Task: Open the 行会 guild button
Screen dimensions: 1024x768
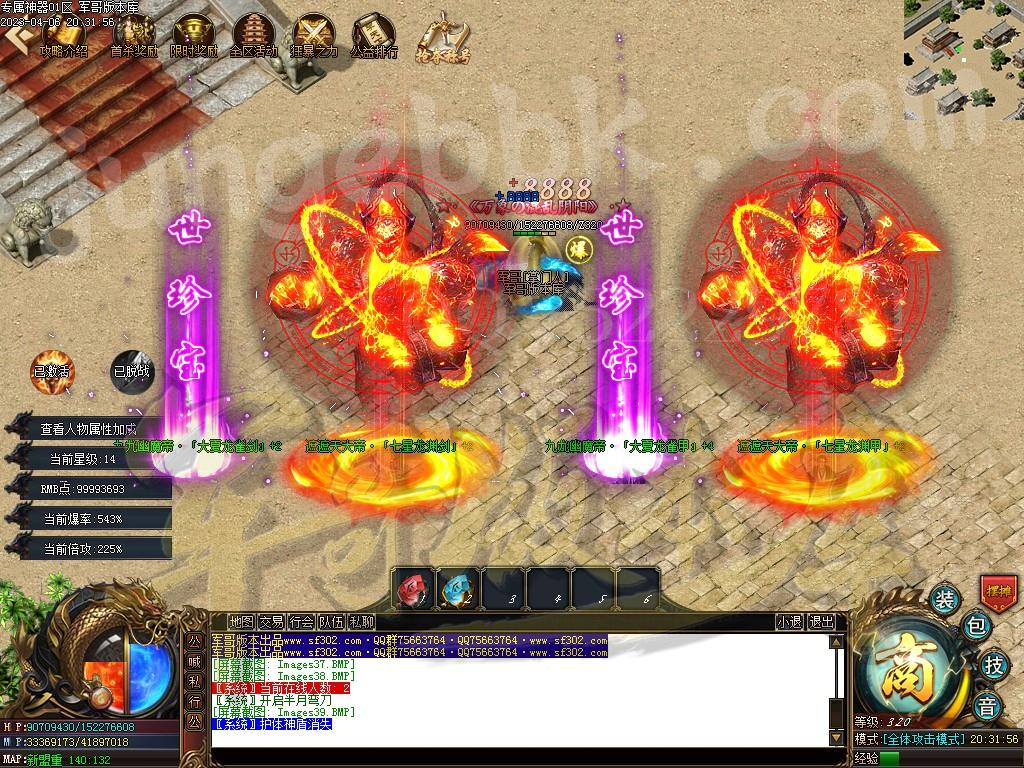Action: [302, 622]
